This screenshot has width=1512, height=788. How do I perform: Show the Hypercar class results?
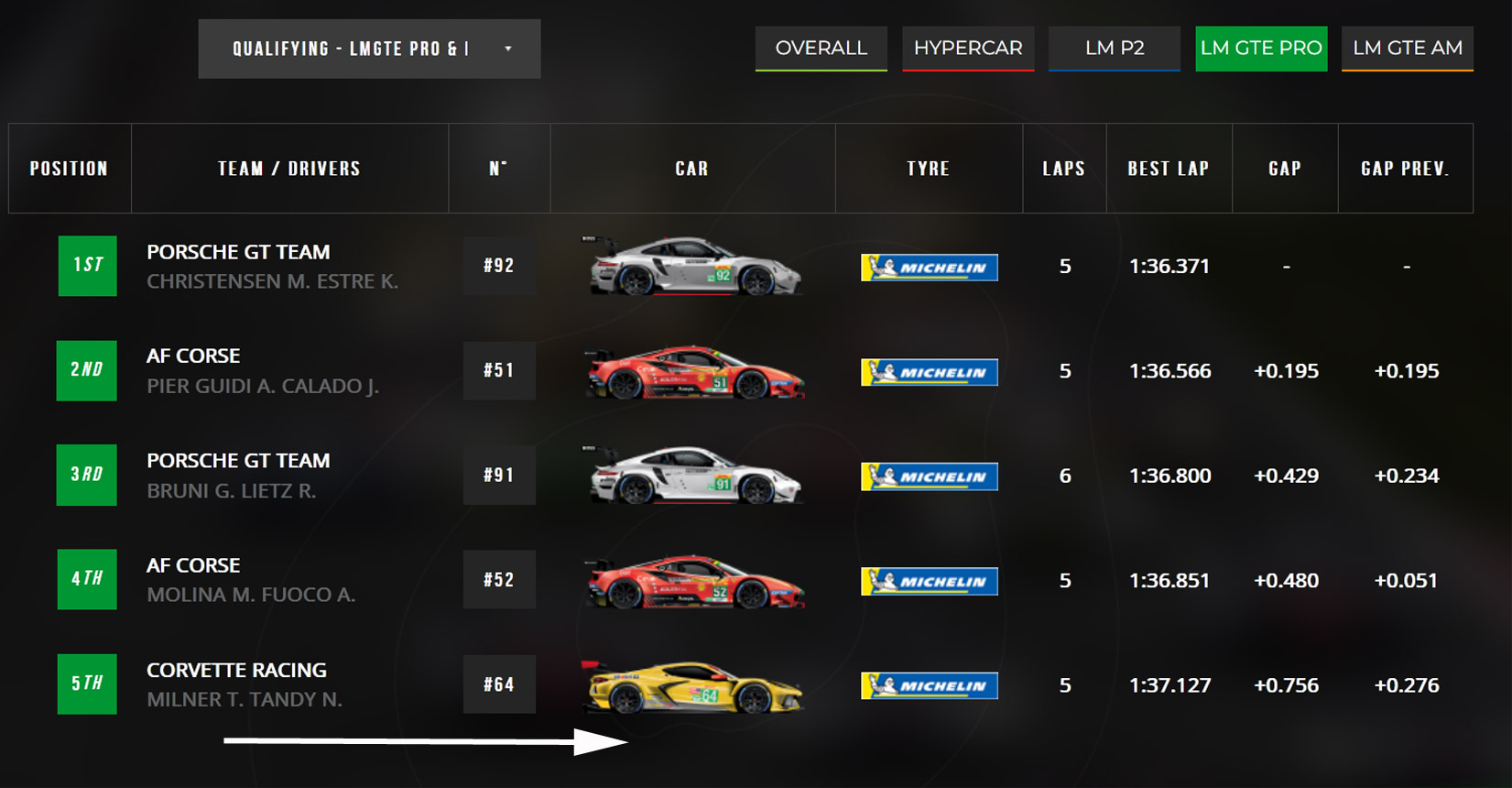968,48
